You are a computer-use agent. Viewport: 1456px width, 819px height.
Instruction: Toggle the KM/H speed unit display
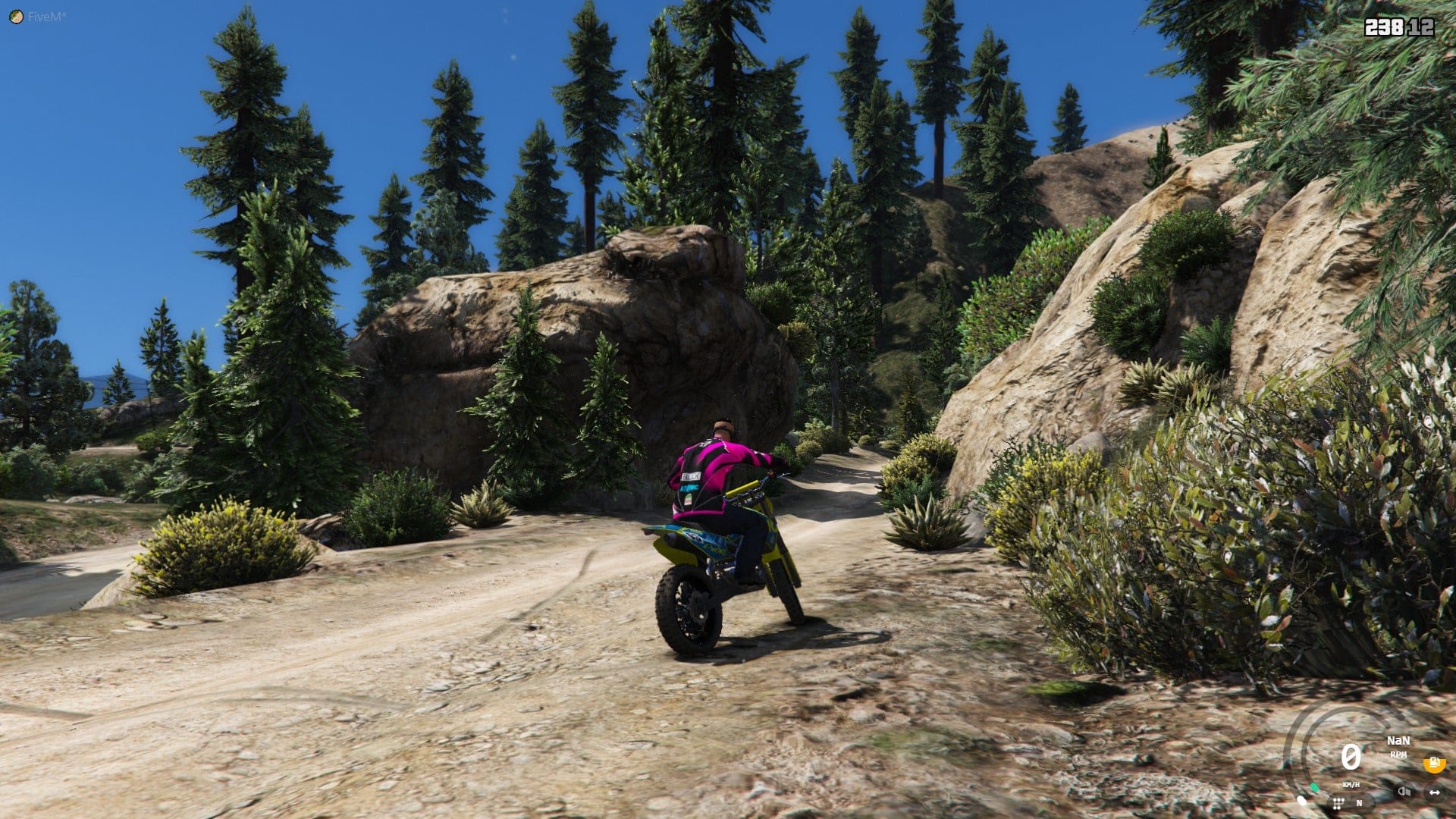coord(1351,785)
